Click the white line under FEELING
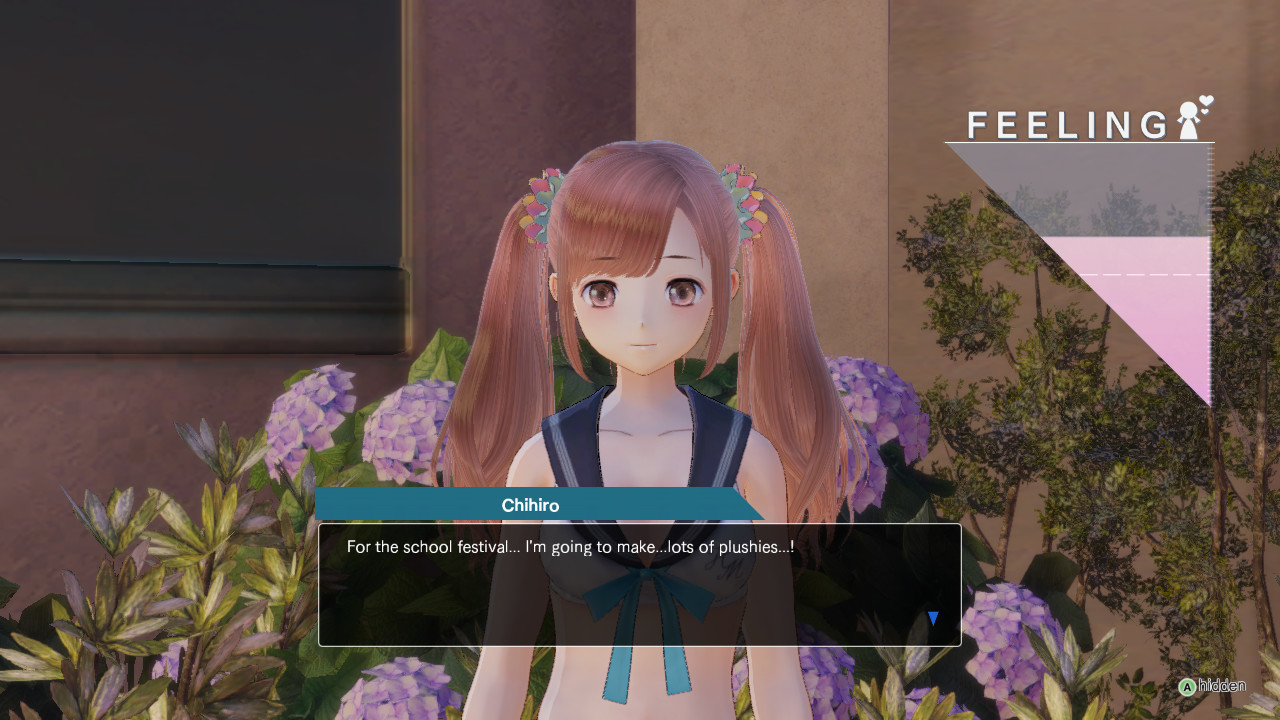 pos(1080,141)
